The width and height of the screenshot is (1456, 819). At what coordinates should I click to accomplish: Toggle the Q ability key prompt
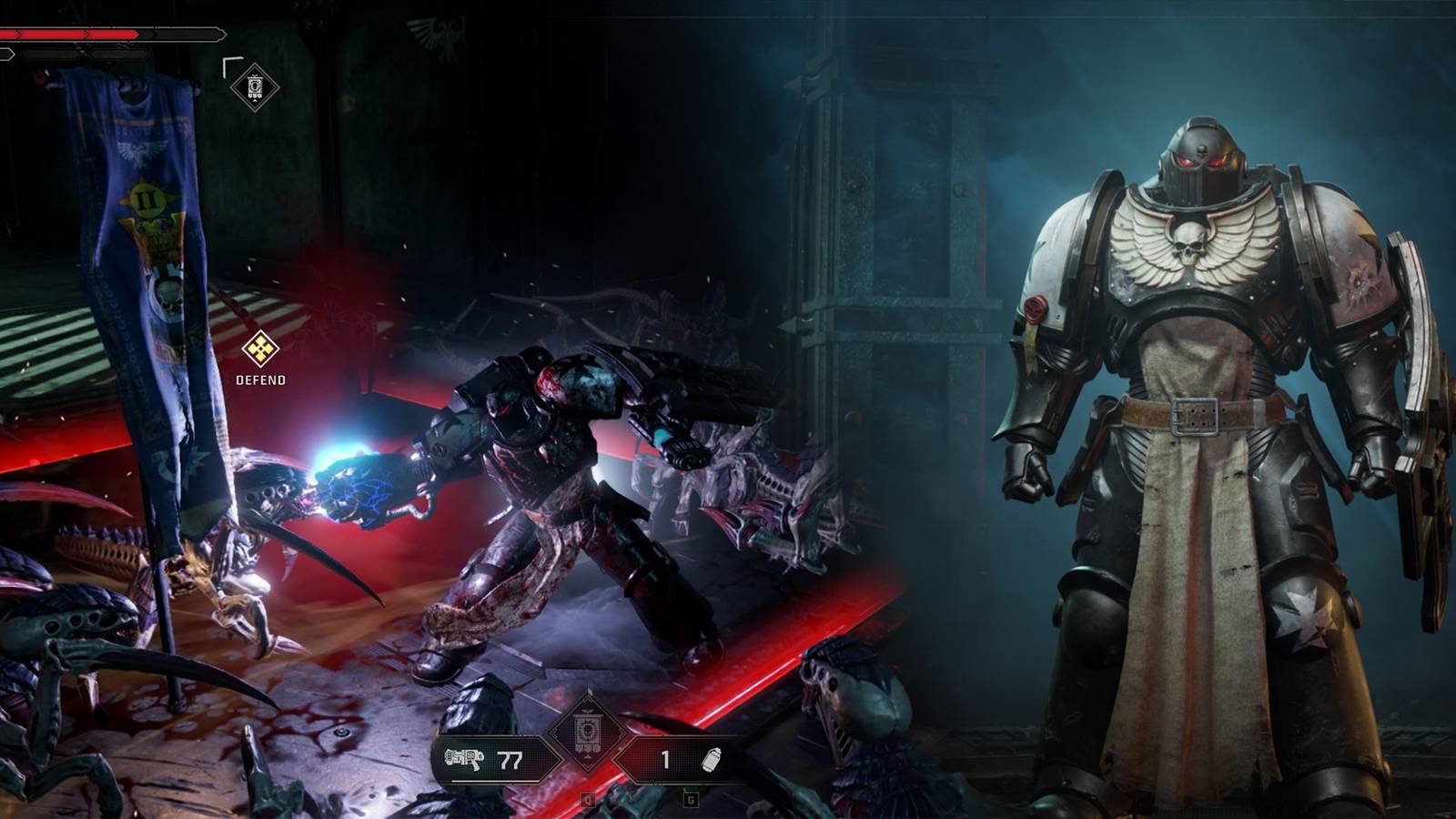[588, 800]
